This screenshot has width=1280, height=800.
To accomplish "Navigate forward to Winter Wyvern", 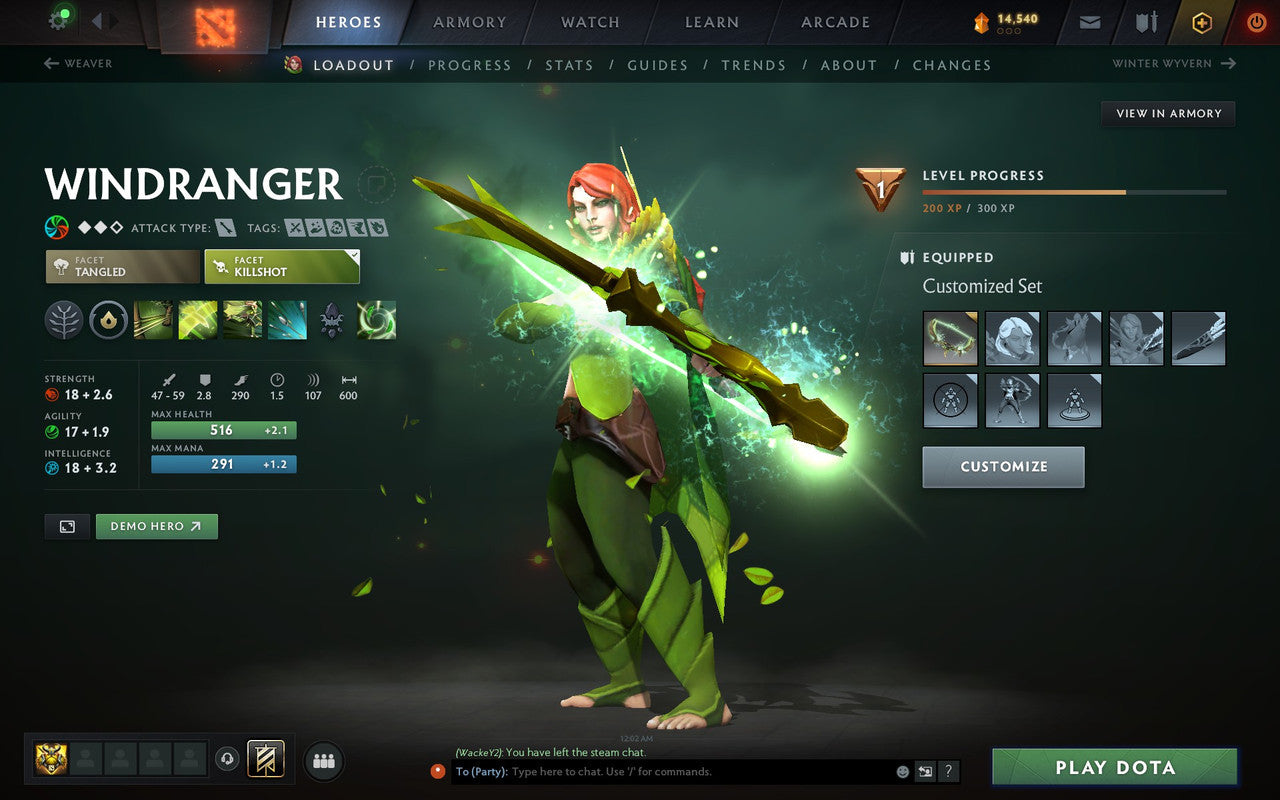I will coord(1173,63).
